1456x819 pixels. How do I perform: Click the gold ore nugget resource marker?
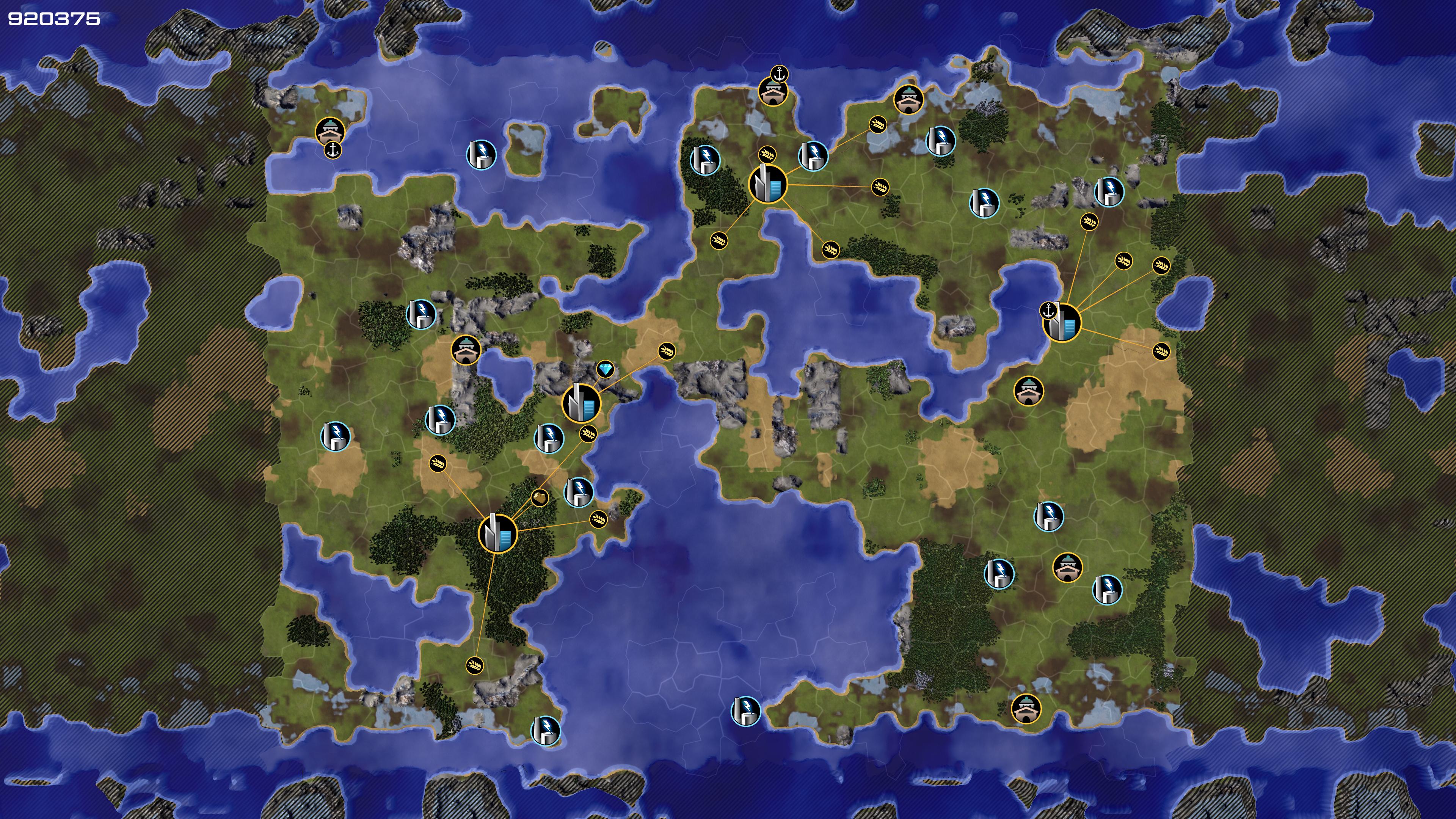click(539, 498)
